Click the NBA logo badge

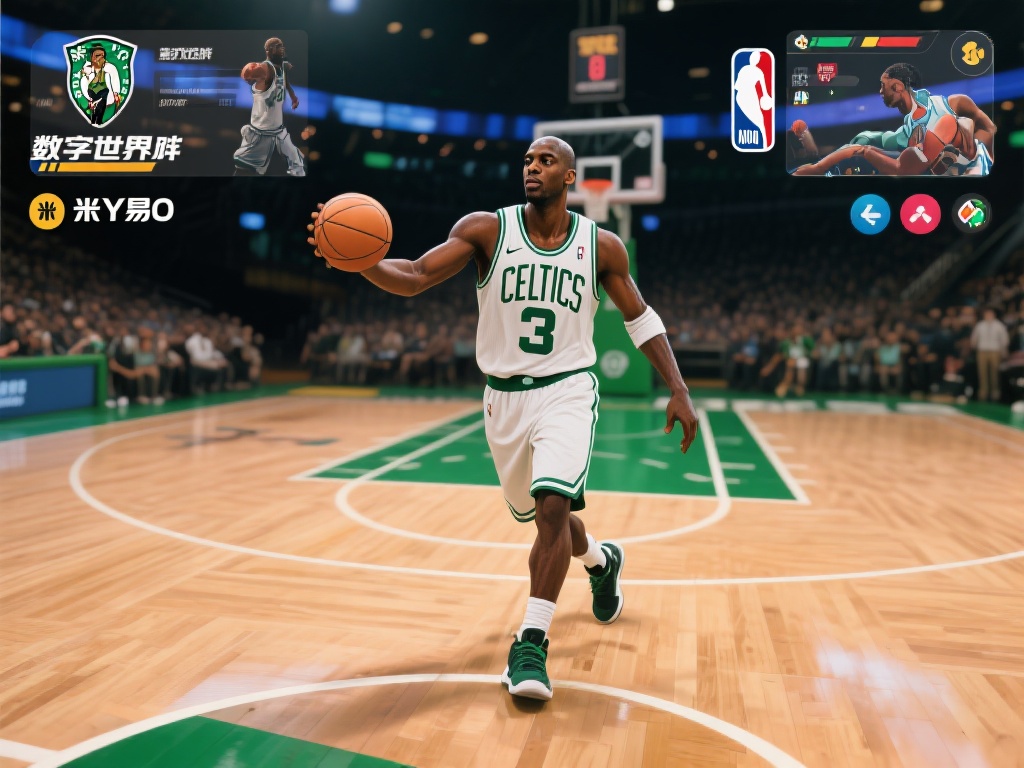click(752, 100)
